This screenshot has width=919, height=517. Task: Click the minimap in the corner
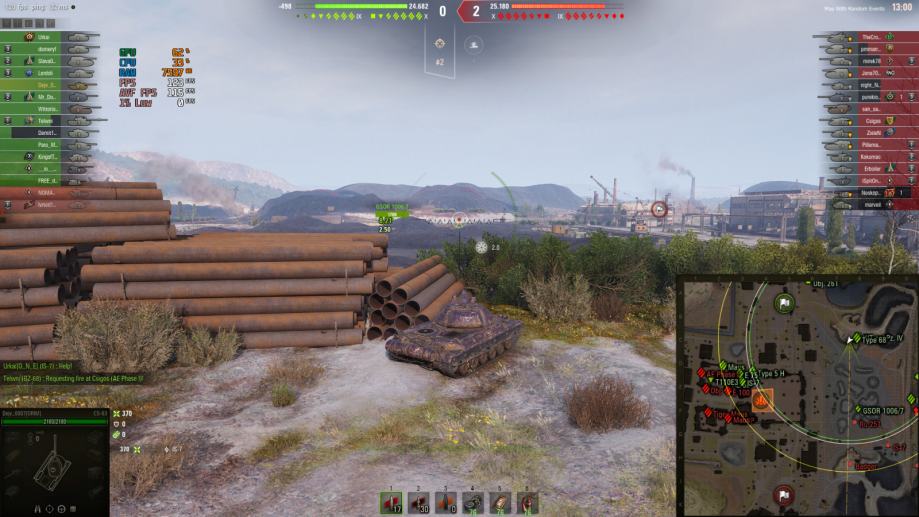click(x=799, y=397)
